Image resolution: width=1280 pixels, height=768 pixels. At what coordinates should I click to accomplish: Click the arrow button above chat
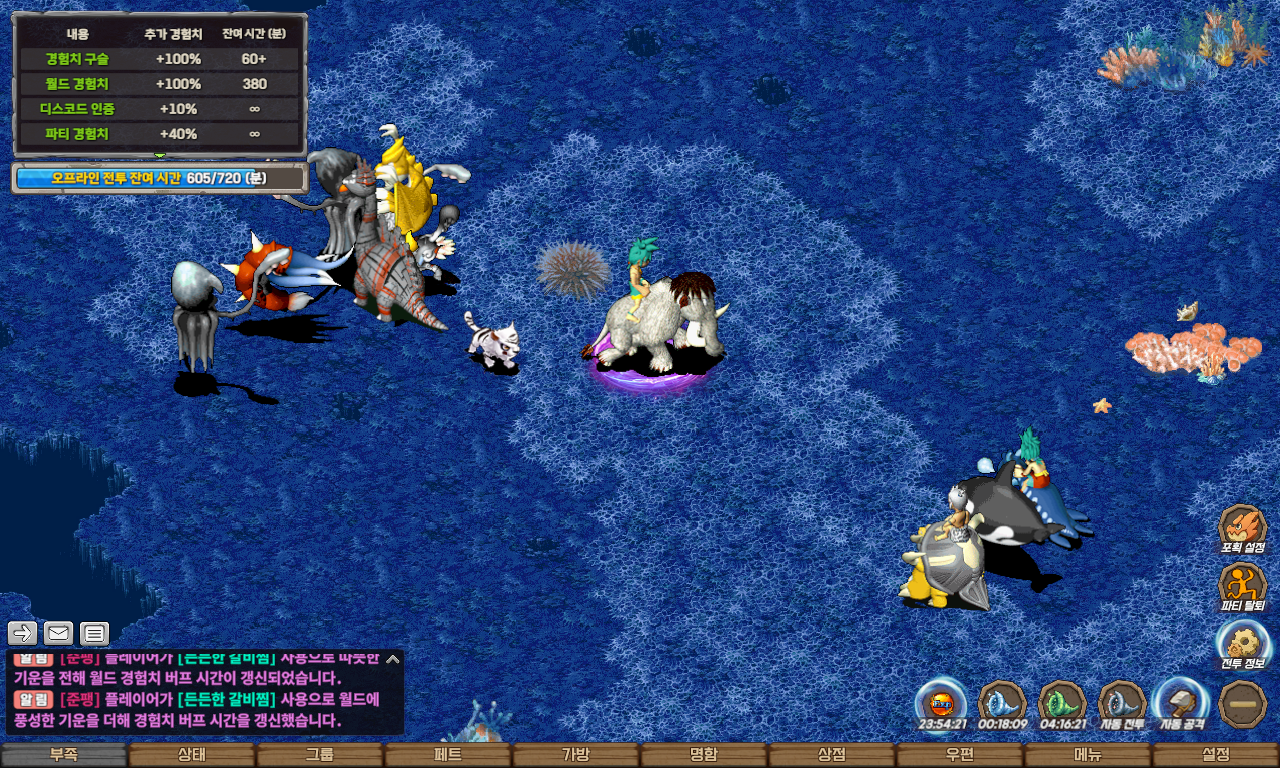23,632
